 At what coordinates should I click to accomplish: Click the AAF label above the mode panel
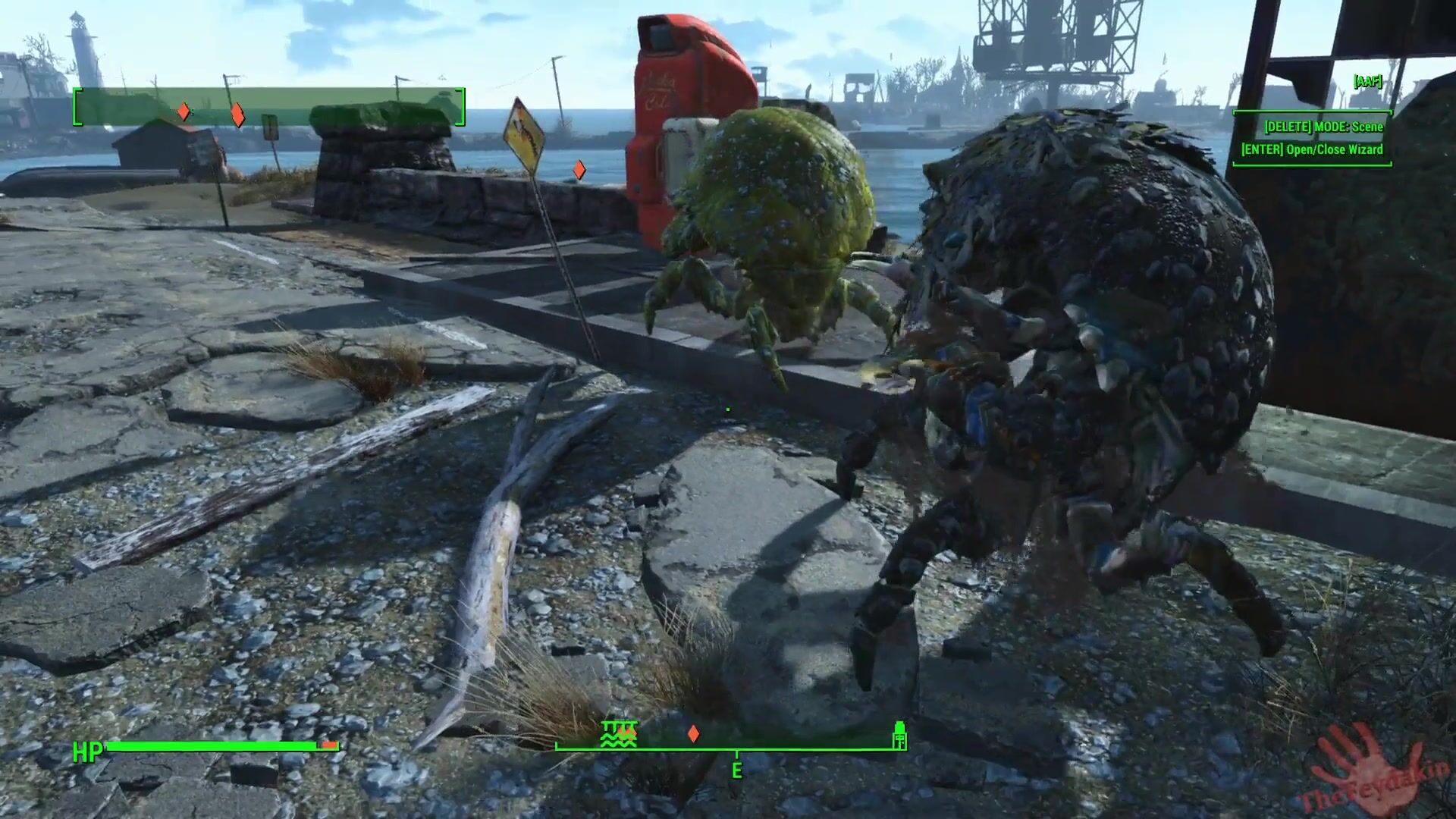pyautogui.click(x=1367, y=82)
